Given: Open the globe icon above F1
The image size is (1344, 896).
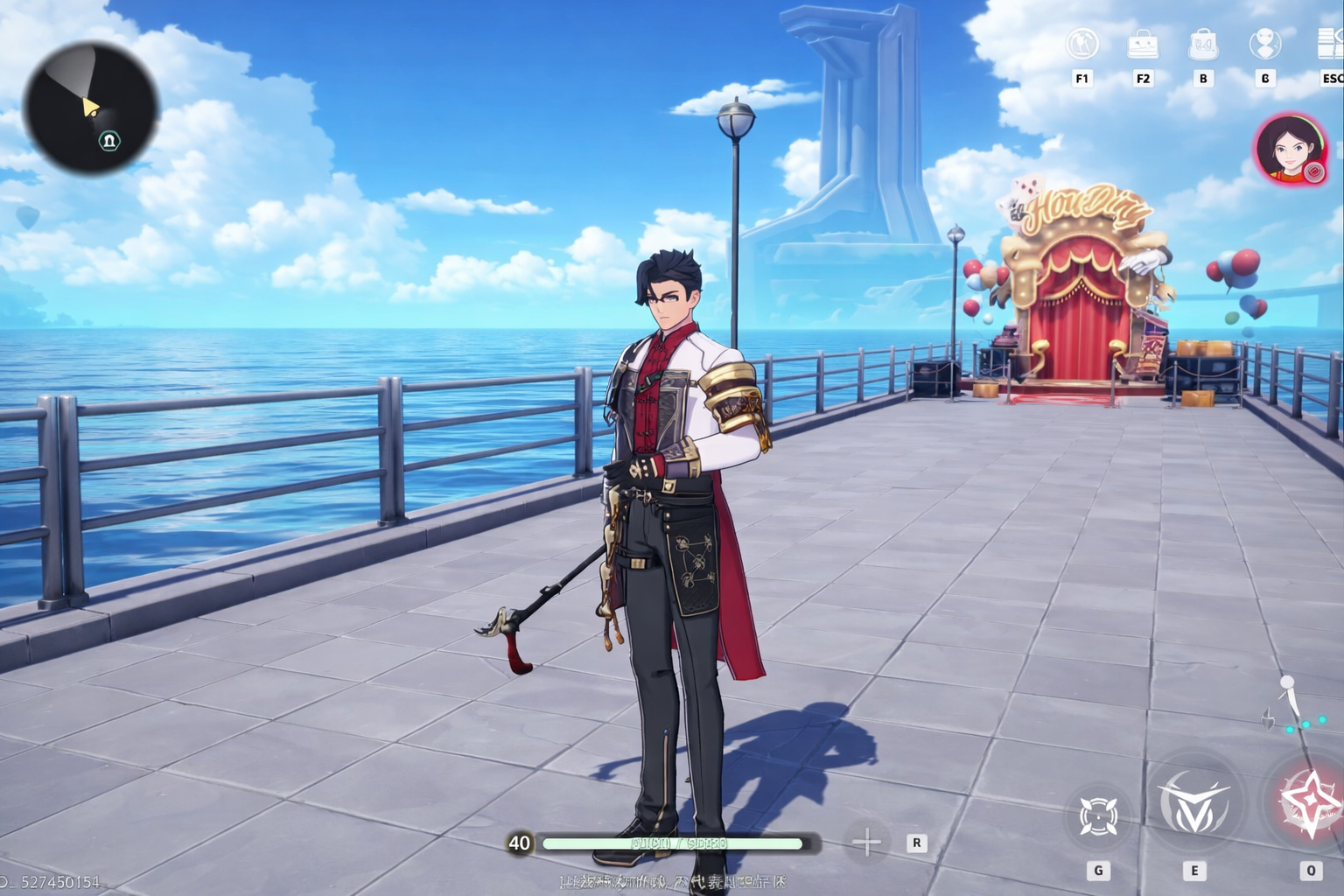Looking at the screenshot, I should (x=1082, y=44).
